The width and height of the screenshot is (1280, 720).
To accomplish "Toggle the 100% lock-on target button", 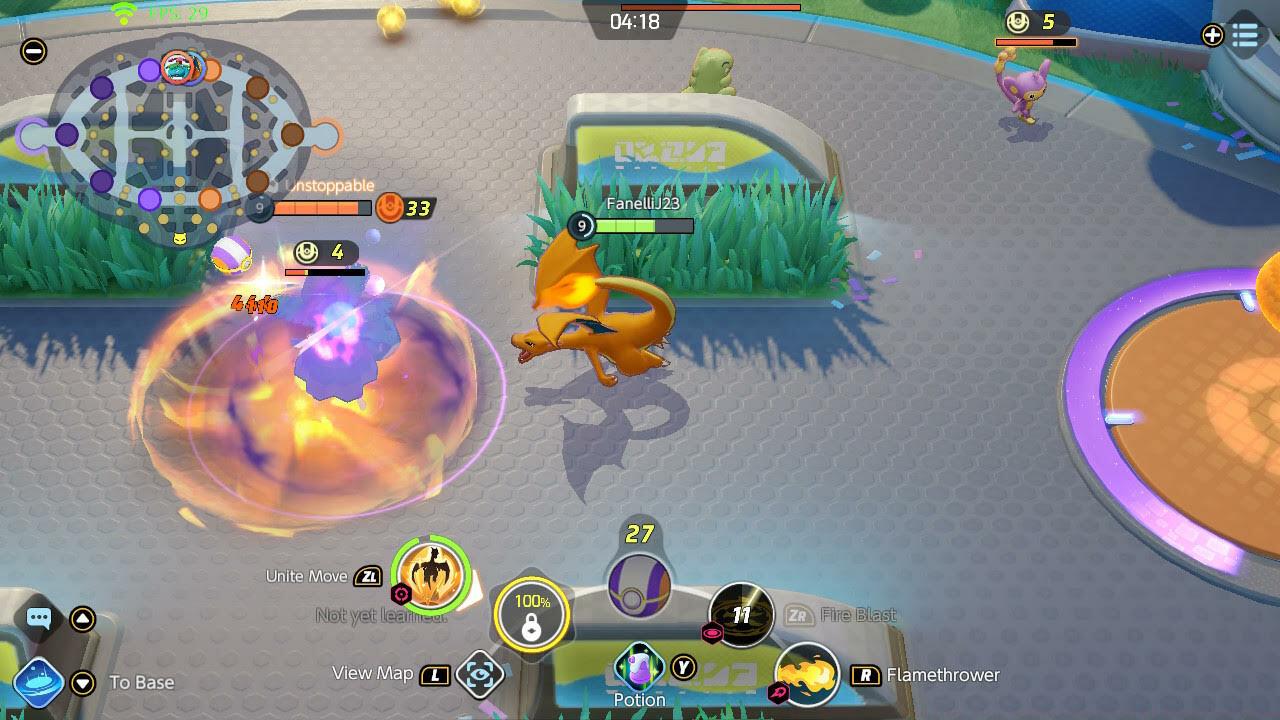I will 531,614.
